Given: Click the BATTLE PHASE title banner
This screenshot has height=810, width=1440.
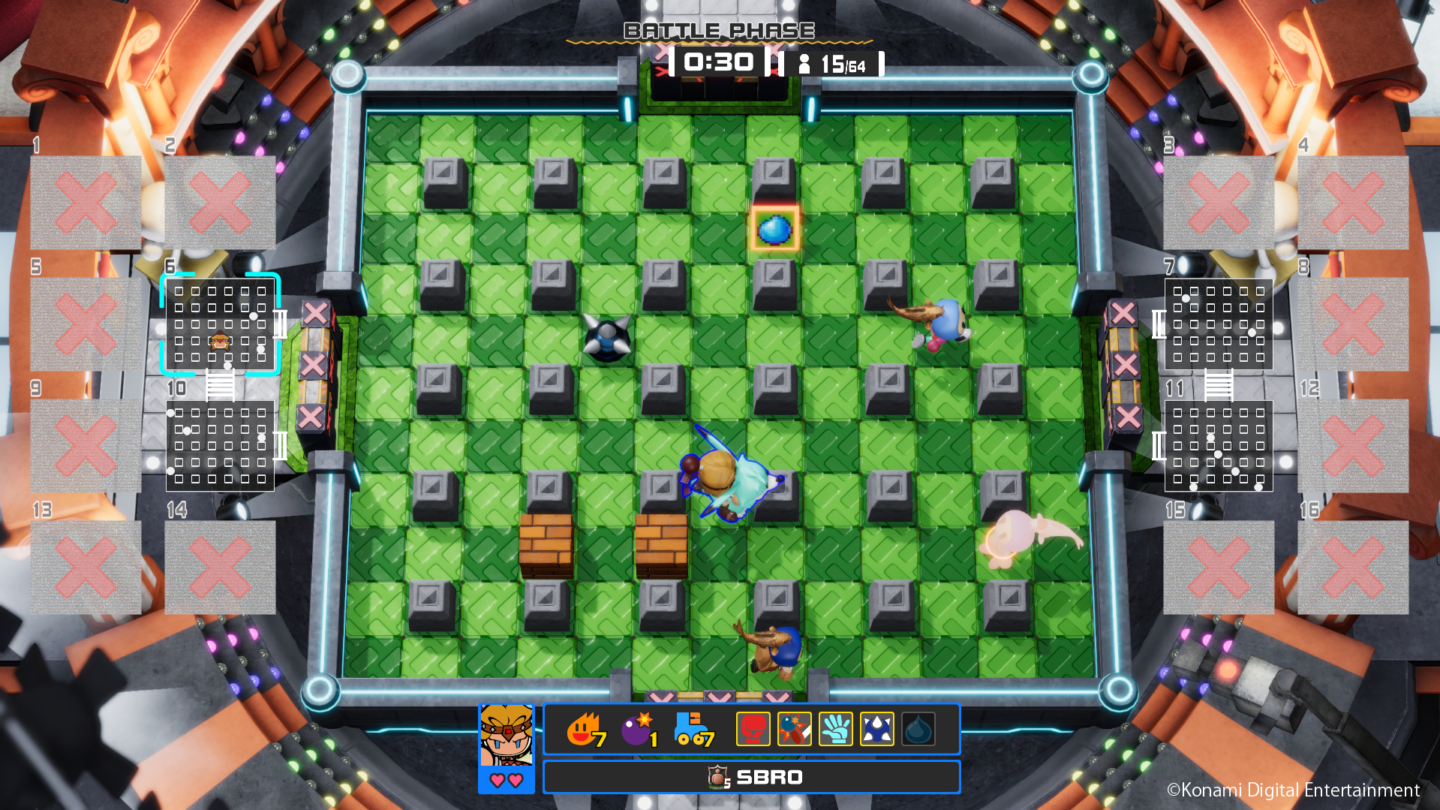Looking at the screenshot, I should coord(719,30).
